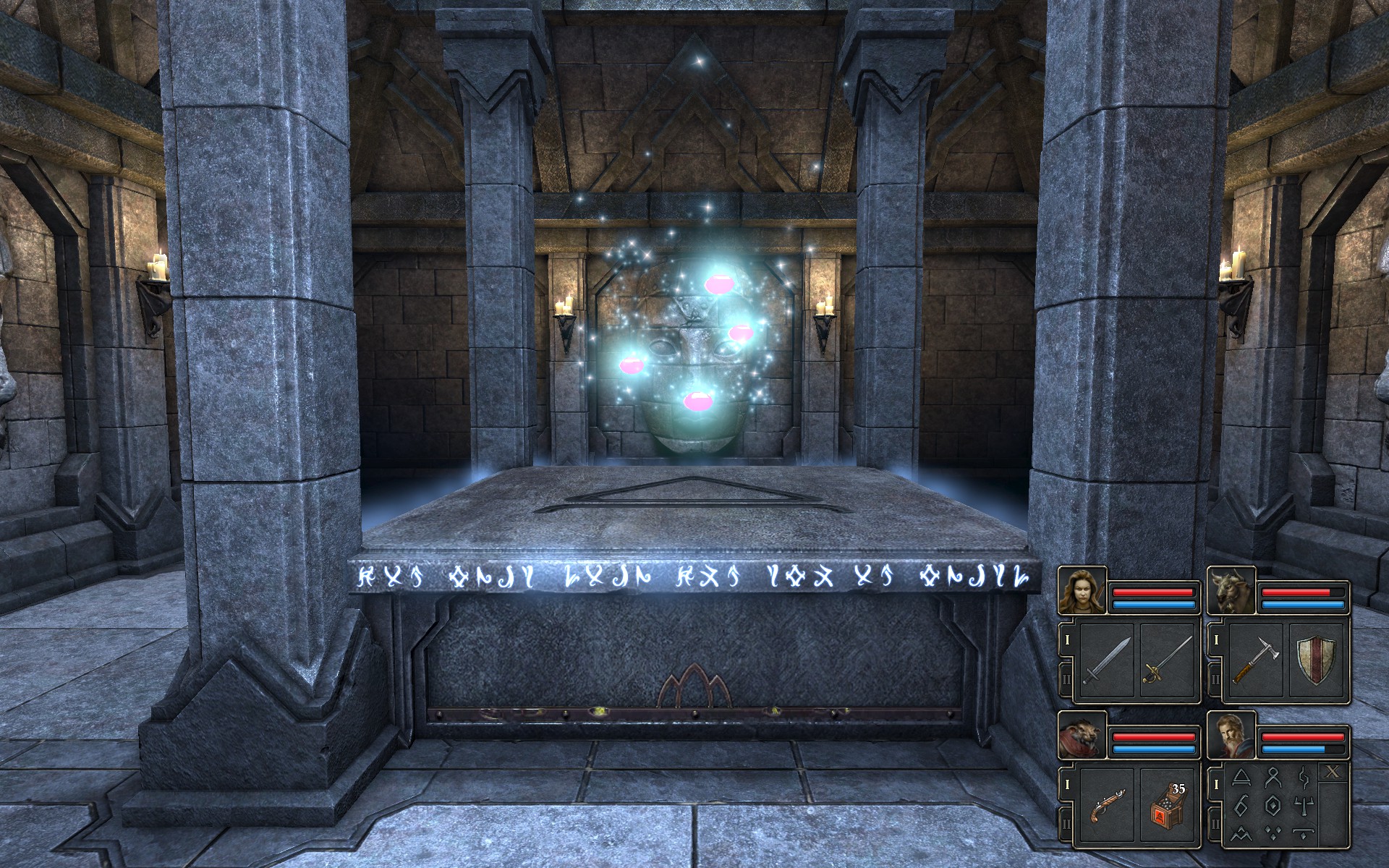The image size is (1389, 868).
Task: Close the wizard's rune casting panel
Action: click(1333, 773)
